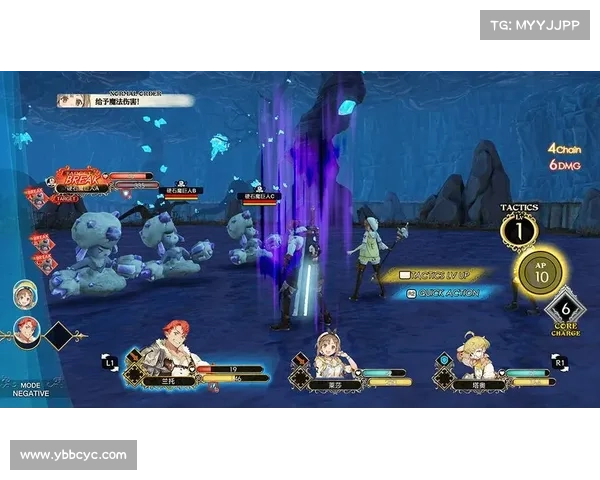This screenshot has height=480, width=600.
Task: Click the blonde girl turn-order portrait
Action: pyautogui.click(x=25, y=294)
